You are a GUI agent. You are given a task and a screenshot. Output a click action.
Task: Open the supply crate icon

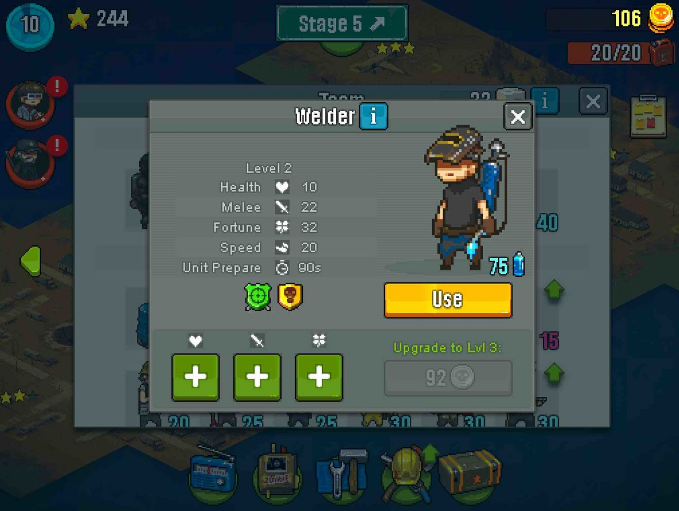tap(467, 471)
